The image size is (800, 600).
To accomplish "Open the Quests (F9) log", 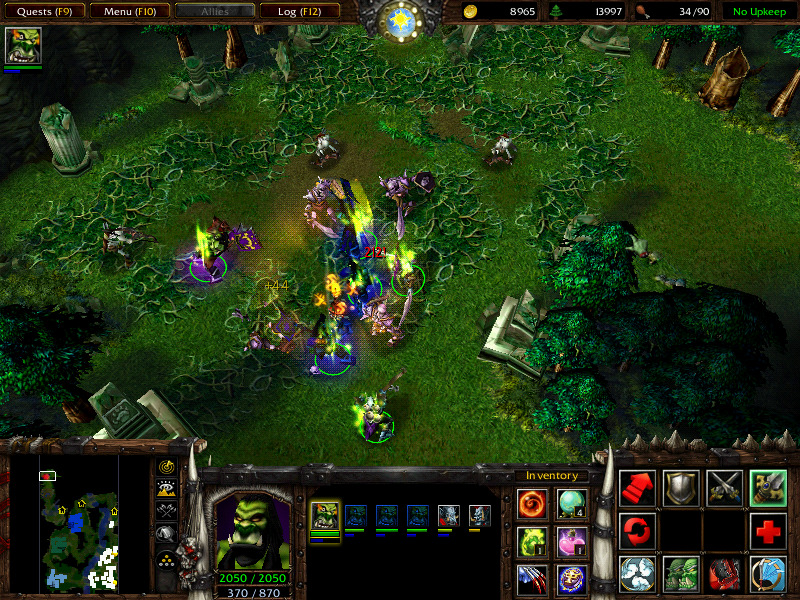I will click(x=43, y=12).
